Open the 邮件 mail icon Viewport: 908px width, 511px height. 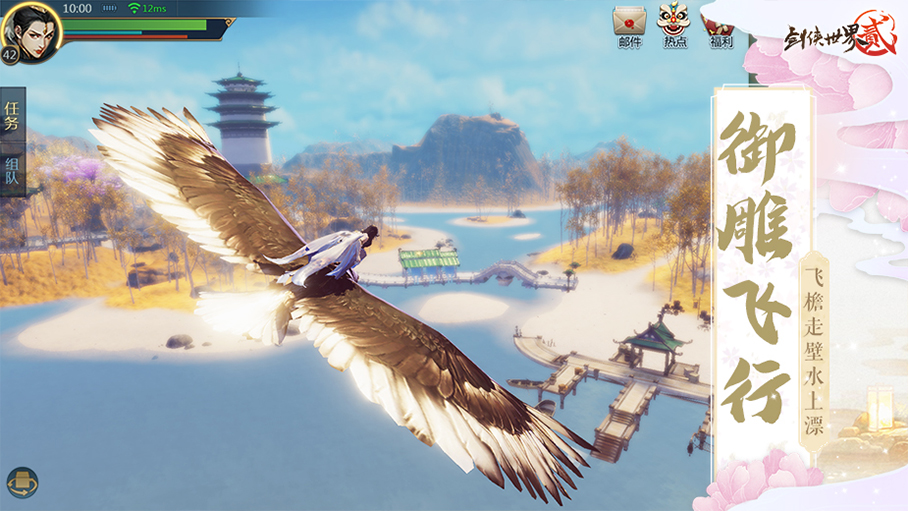[x=629, y=24]
